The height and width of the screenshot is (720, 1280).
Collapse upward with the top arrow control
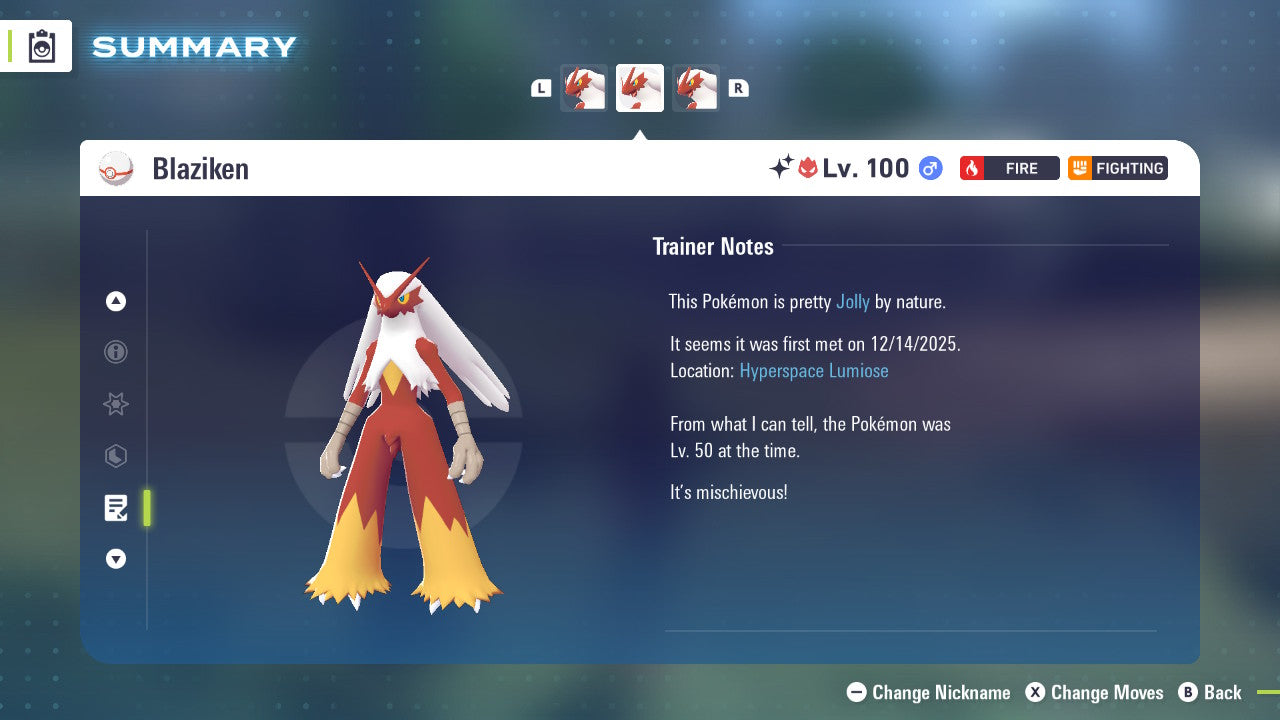(116, 301)
